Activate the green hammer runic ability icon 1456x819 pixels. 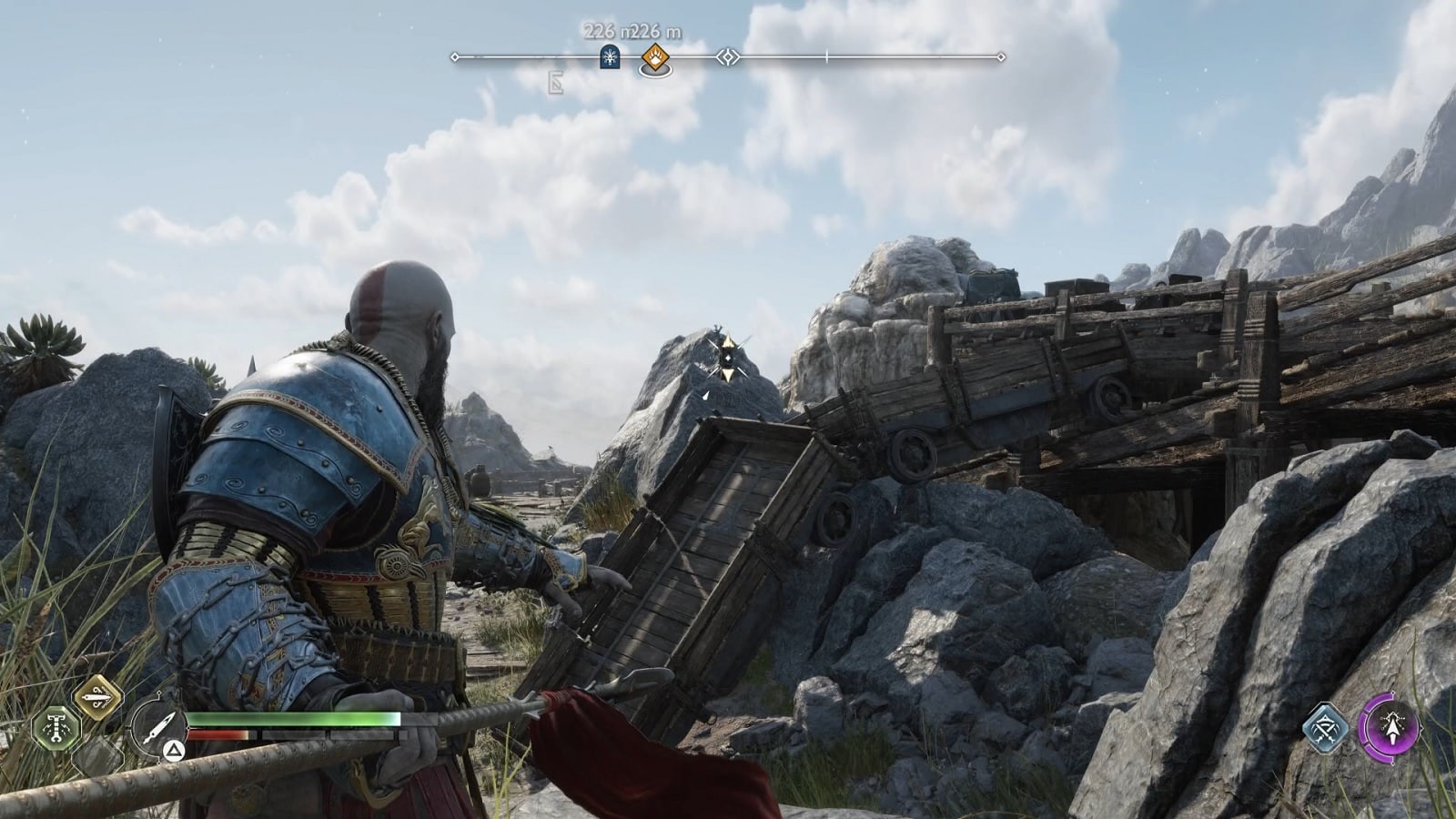(x=56, y=728)
